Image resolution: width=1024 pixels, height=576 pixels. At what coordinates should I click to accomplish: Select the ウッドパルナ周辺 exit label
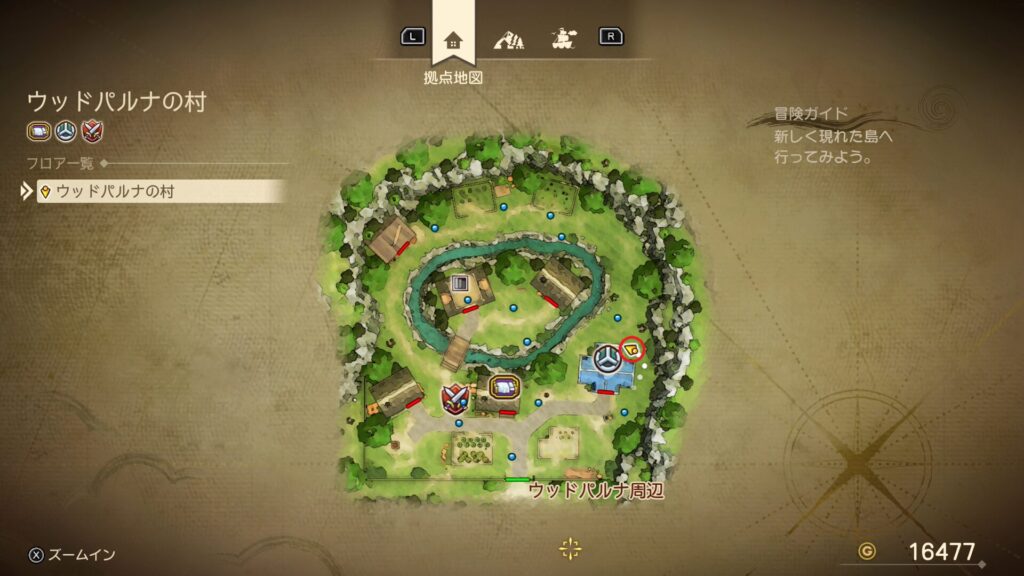tap(596, 490)
